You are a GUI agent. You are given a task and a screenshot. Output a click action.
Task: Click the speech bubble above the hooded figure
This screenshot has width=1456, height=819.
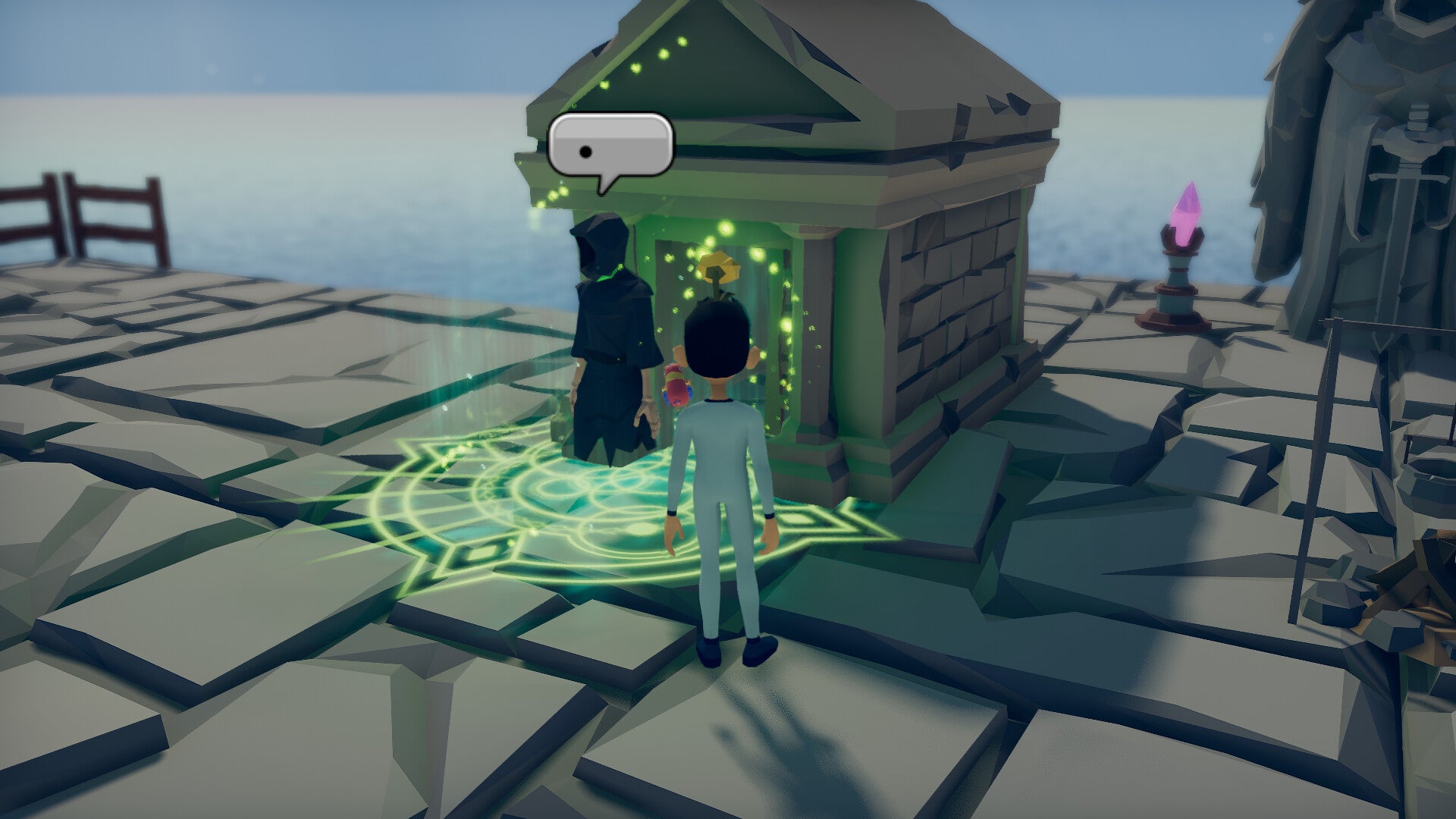click(610, 146)
